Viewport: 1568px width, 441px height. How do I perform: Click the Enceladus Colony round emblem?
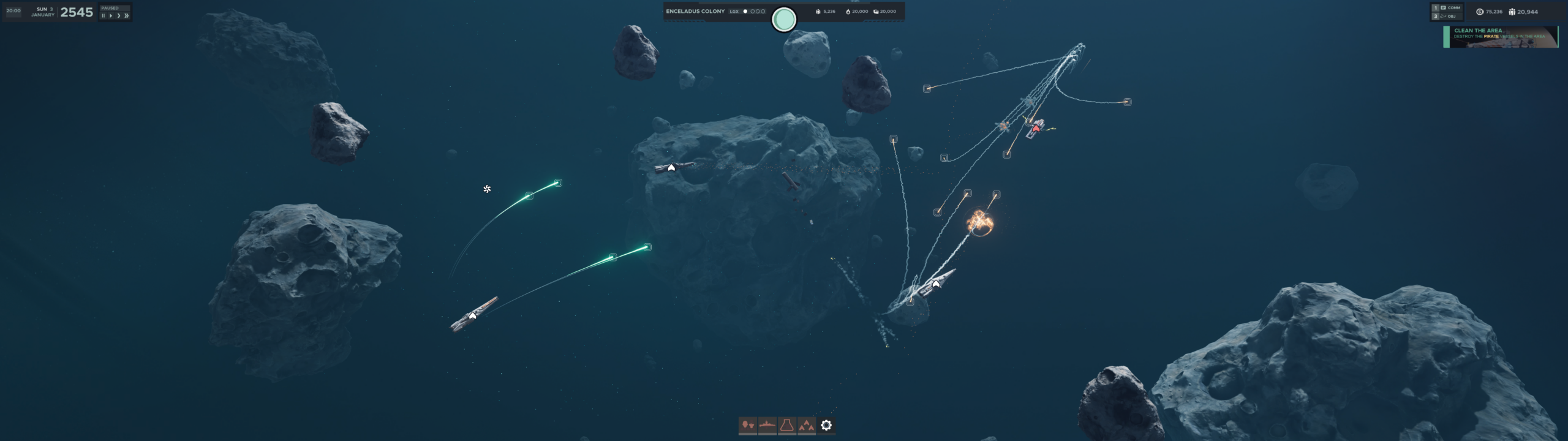click(784, 20)
